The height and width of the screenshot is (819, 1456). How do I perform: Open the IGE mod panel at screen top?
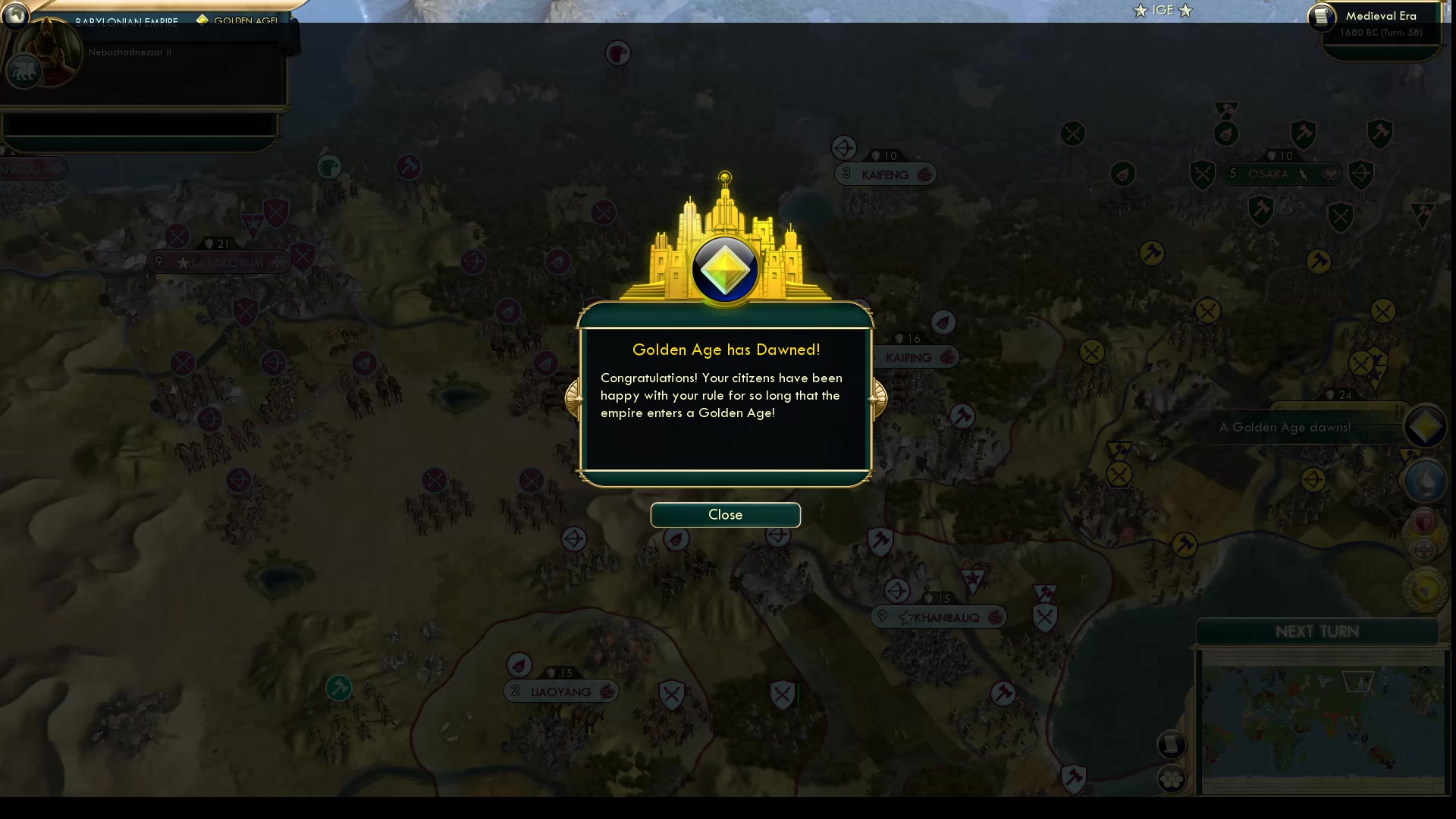click(x=1163, y=10)
